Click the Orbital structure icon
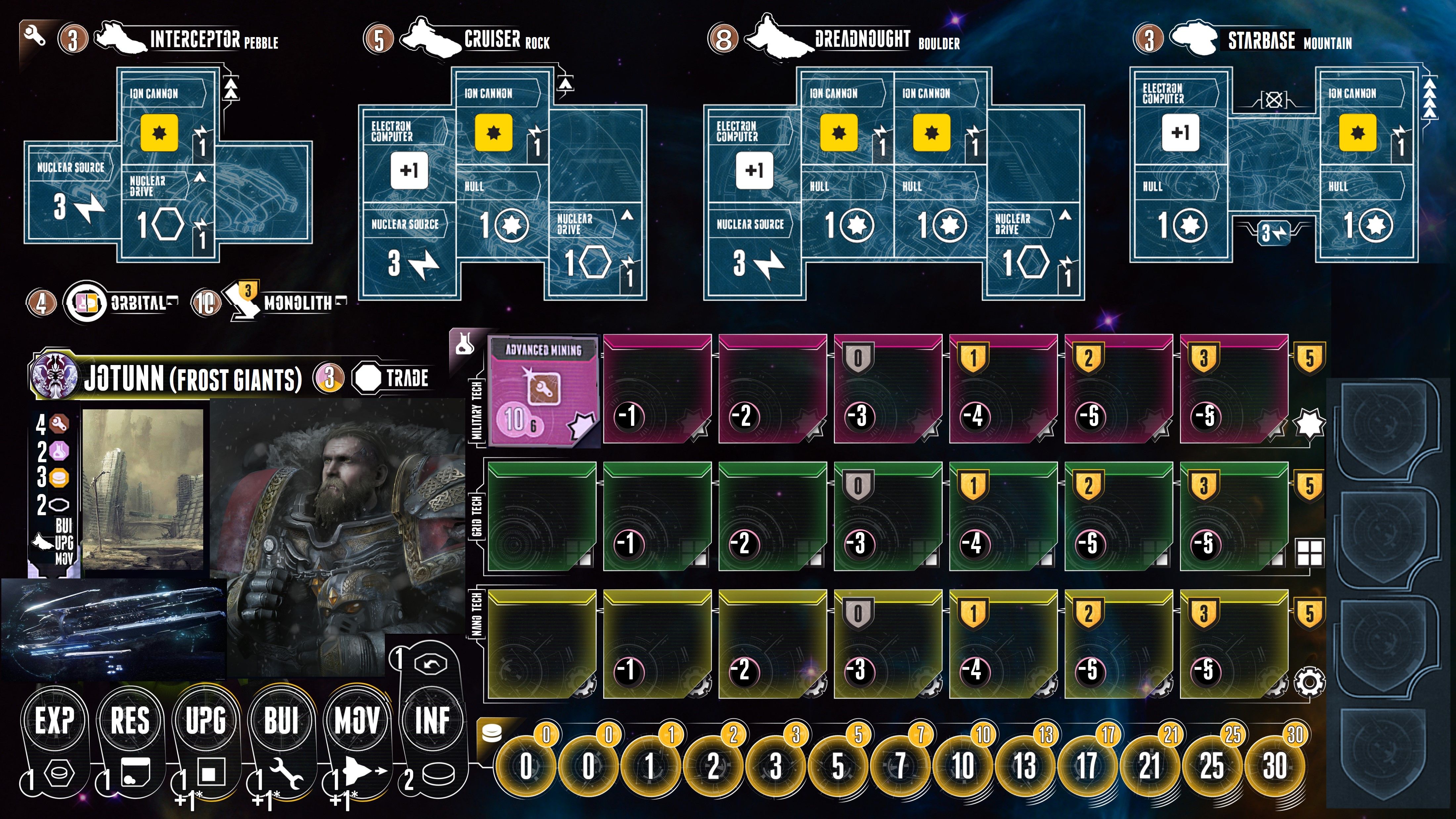This screenshot has height=819, width=1456. (x=85, y=303)
